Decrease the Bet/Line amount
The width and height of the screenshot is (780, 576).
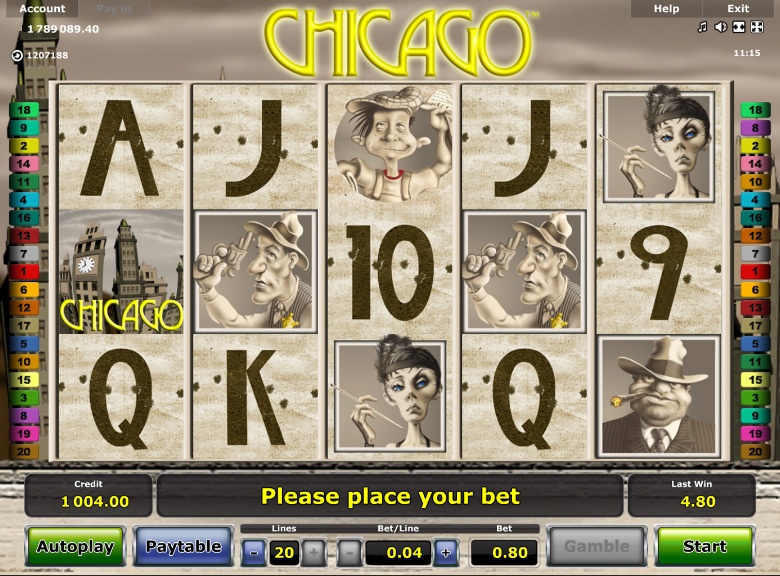[349, 552]
